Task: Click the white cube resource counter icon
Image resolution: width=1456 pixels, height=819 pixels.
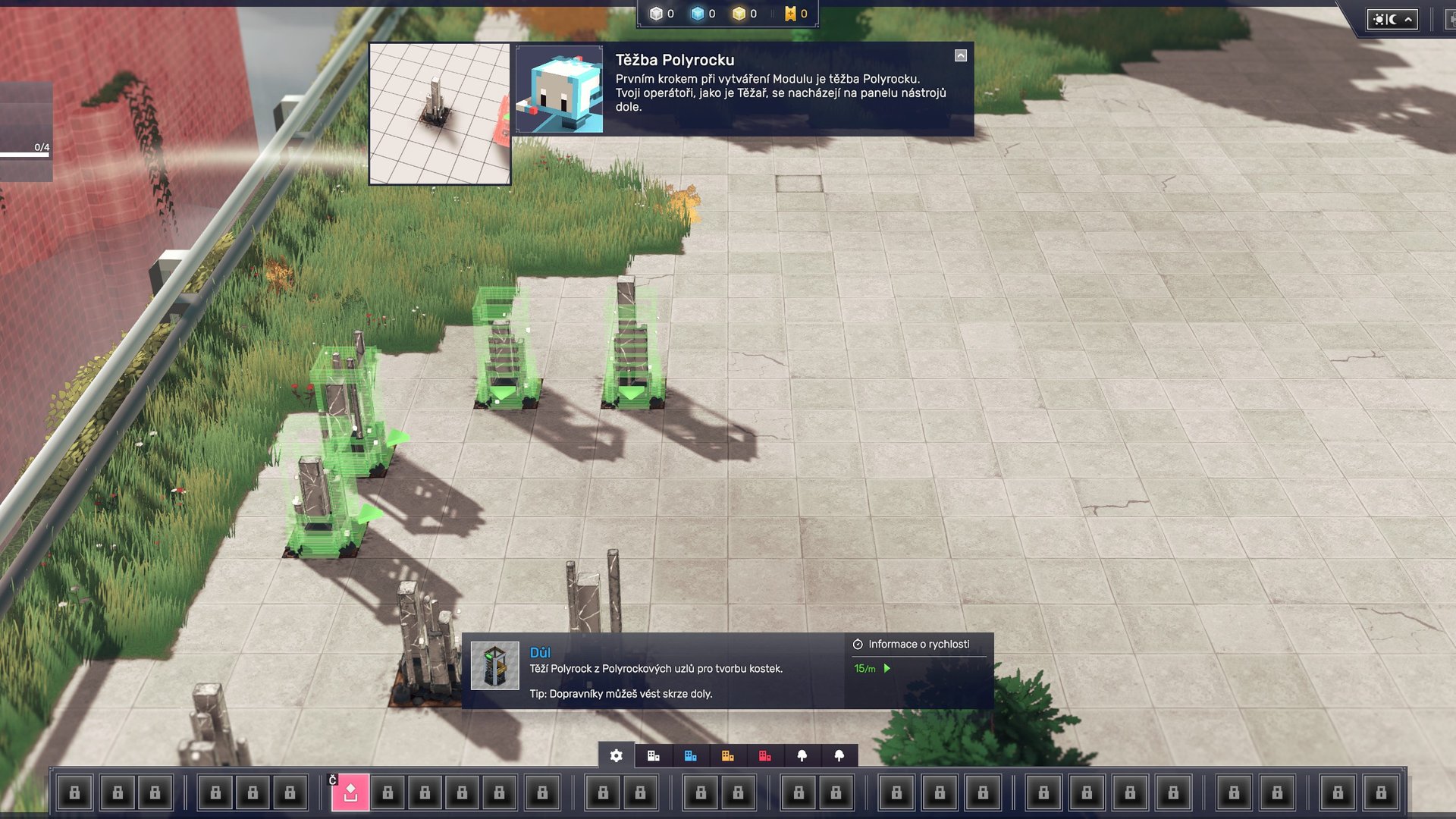Action: click(x=654, y=12)
